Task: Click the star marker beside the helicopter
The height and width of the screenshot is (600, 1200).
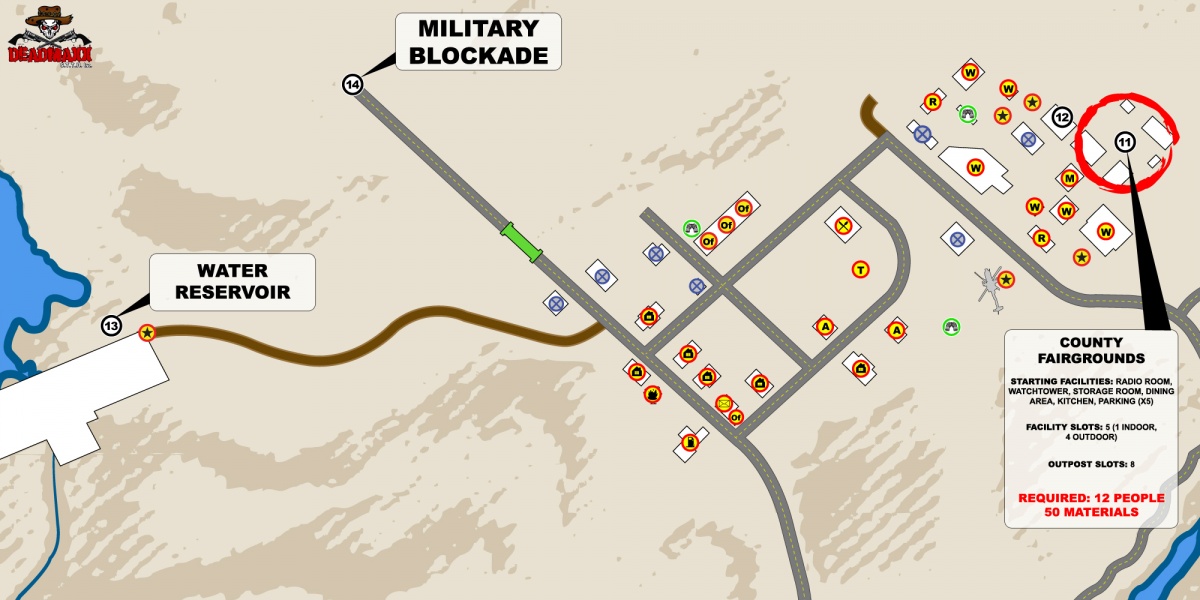Action: point(1007,280)
